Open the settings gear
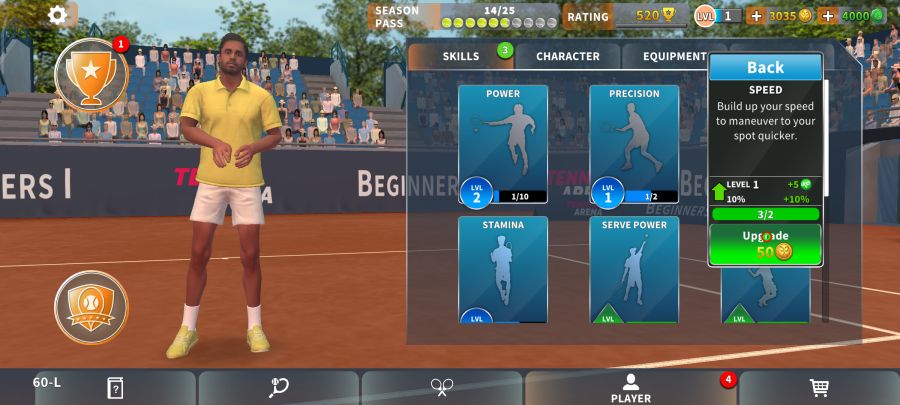900x405 pixels. [58, 15]
